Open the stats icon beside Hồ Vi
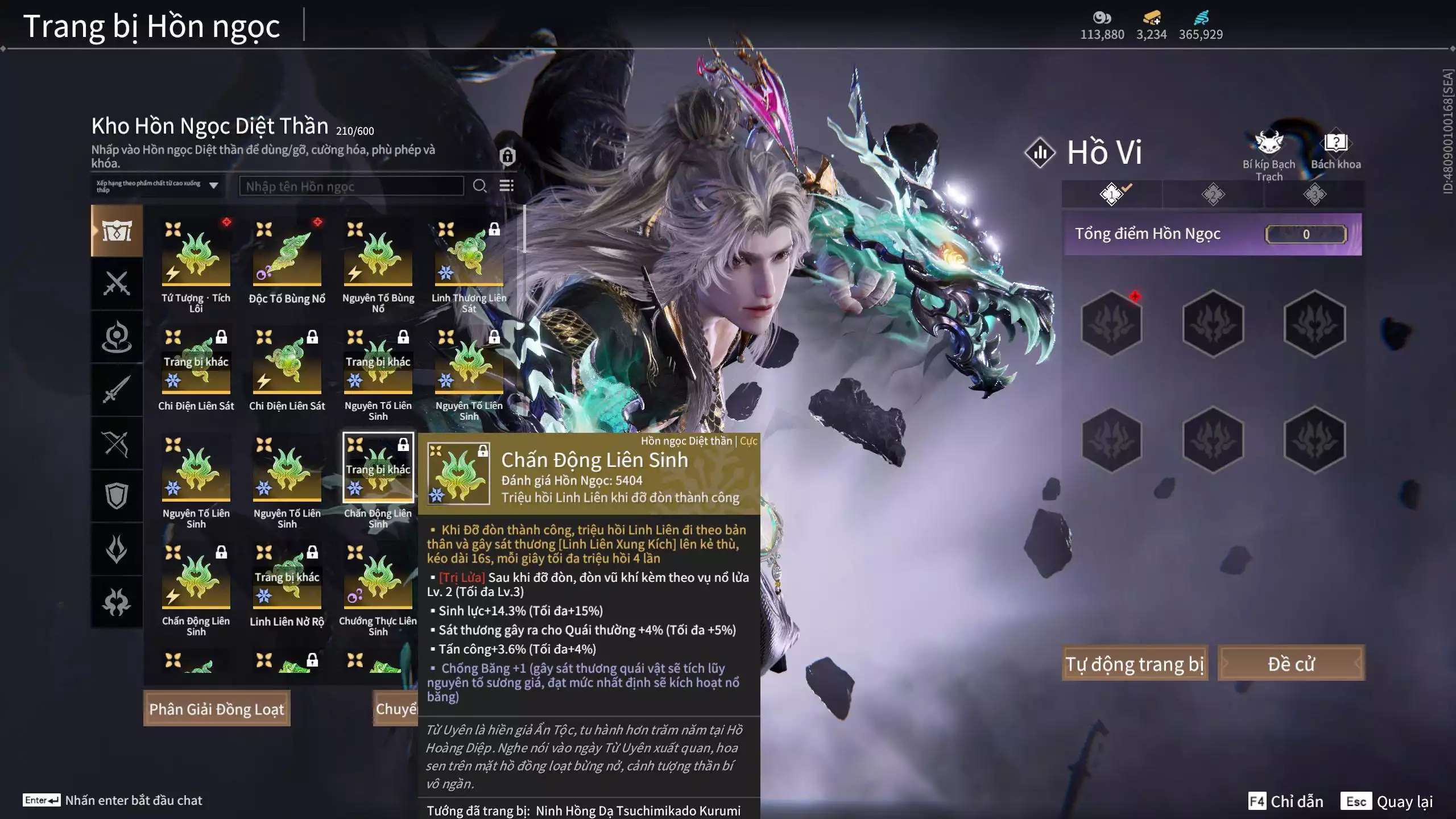 1040,152
